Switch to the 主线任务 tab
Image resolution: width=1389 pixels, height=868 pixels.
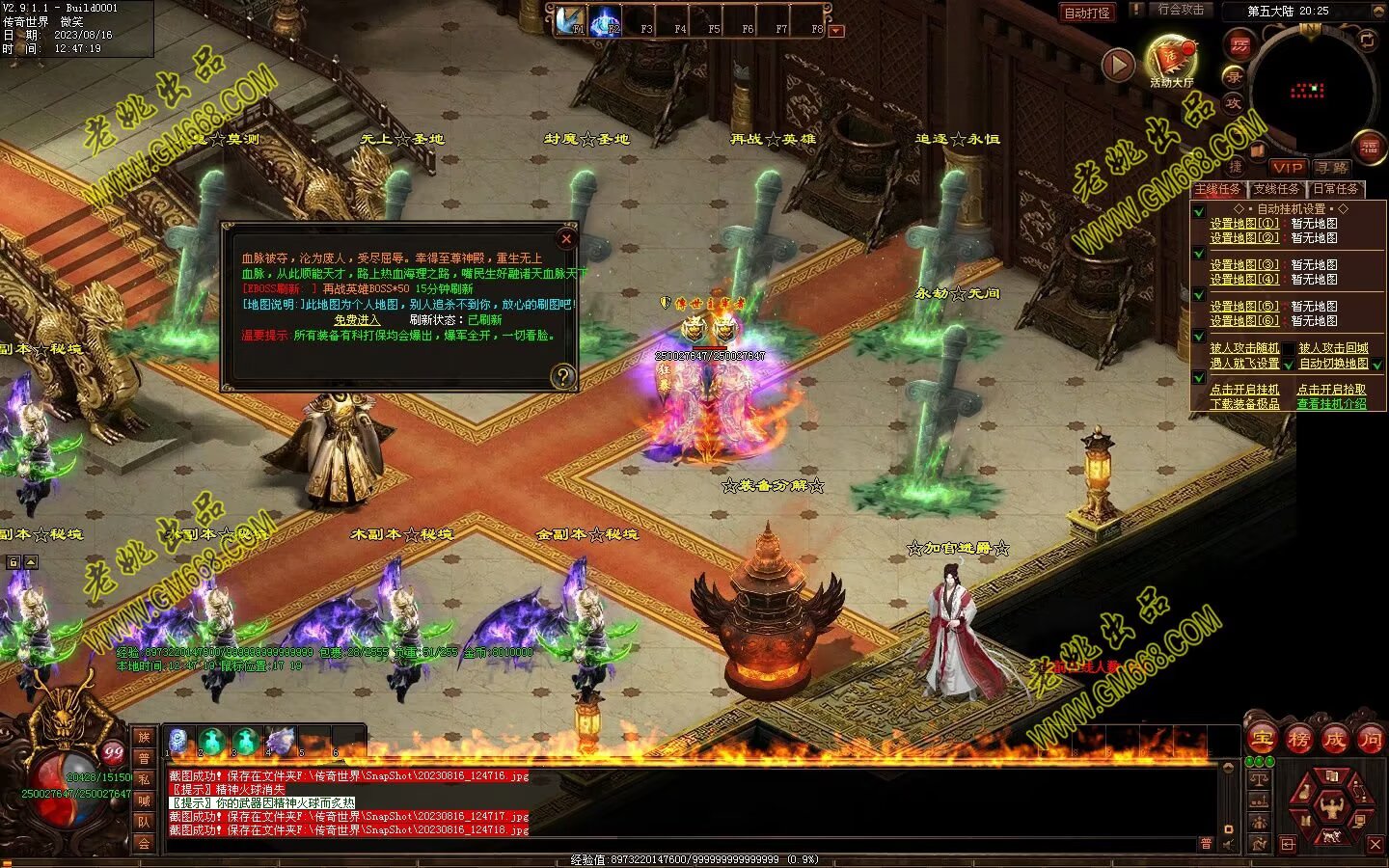point(1217,189)
